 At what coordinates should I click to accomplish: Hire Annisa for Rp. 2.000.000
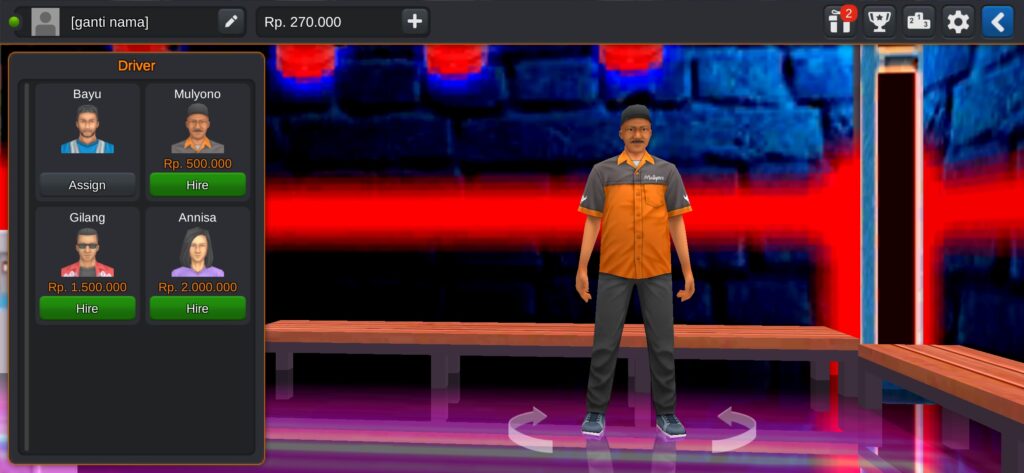[x=197, y=308]
